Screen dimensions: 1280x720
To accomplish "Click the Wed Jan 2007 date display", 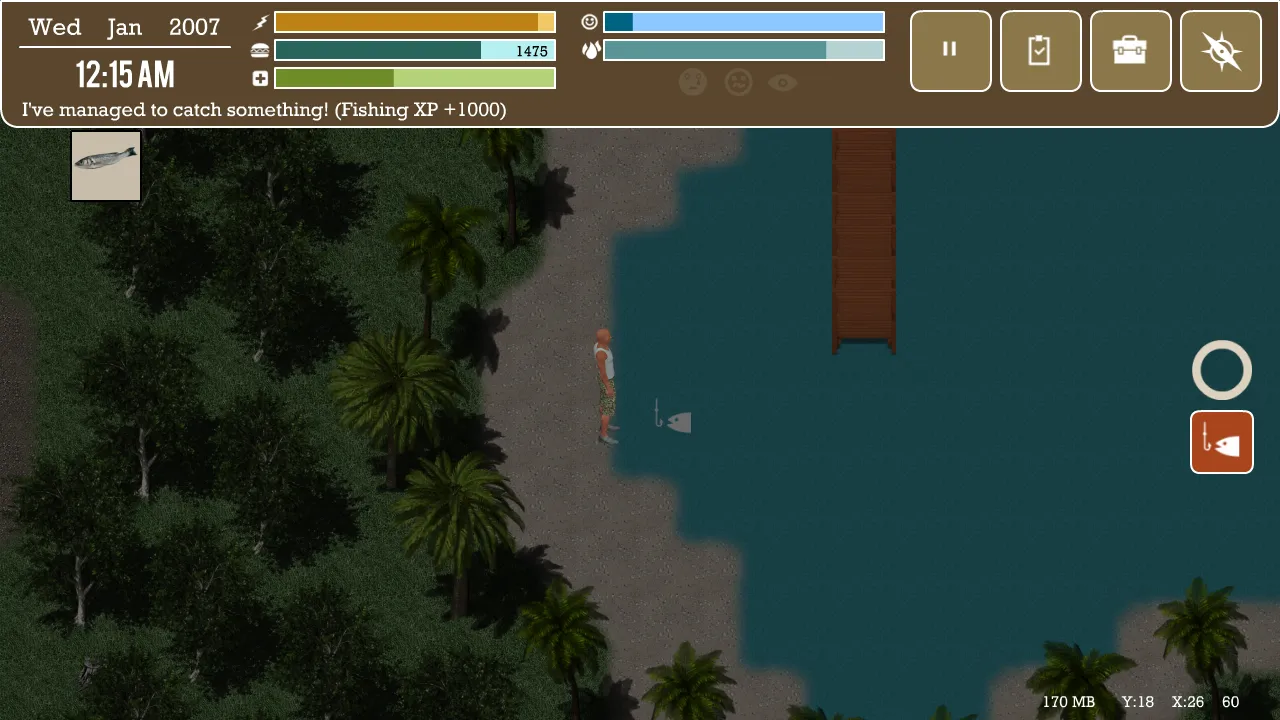I will pos(124,27).
